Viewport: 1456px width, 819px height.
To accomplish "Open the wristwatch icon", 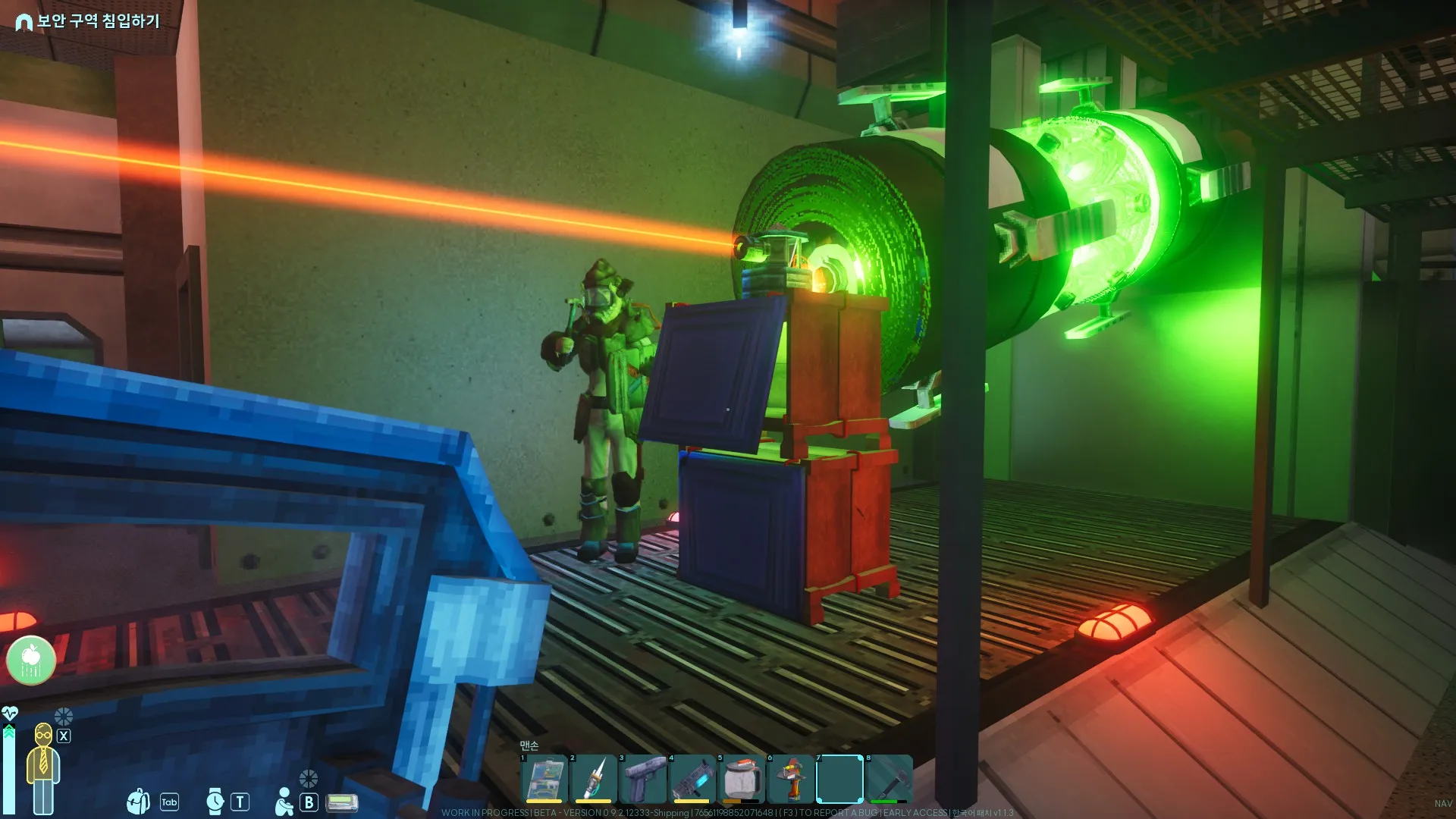I will [215, 802].
